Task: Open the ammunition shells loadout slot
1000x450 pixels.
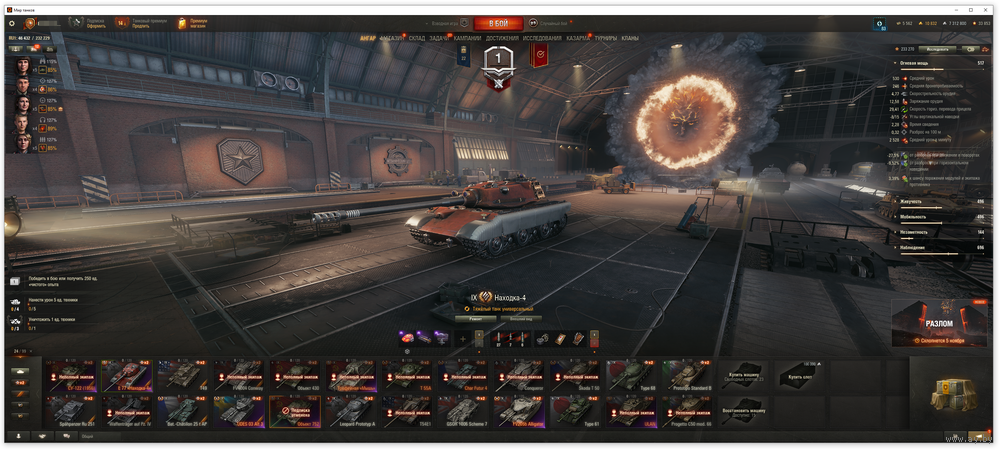Action: [510, 338]
